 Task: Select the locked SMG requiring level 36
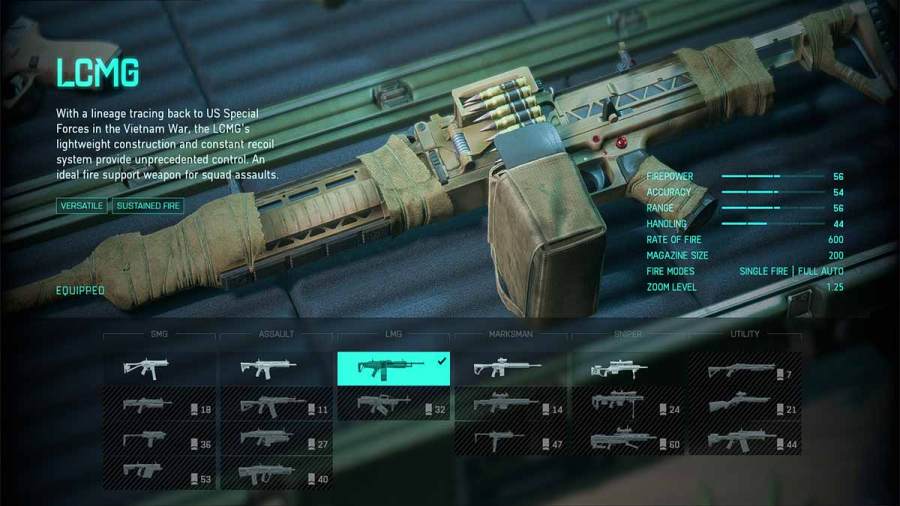click(x=159, y=440)
